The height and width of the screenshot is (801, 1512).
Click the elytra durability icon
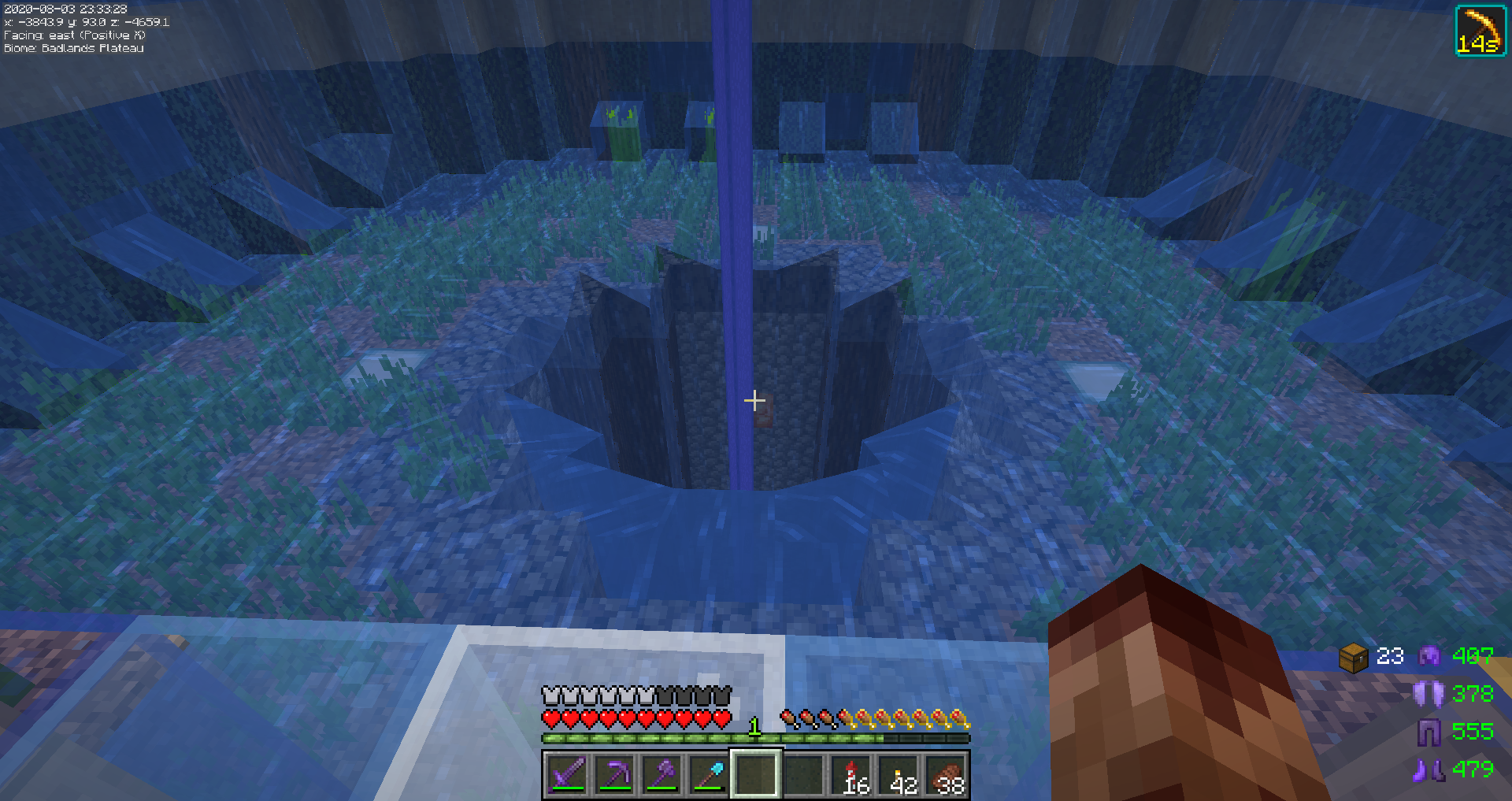click(x=1429, y=694)
